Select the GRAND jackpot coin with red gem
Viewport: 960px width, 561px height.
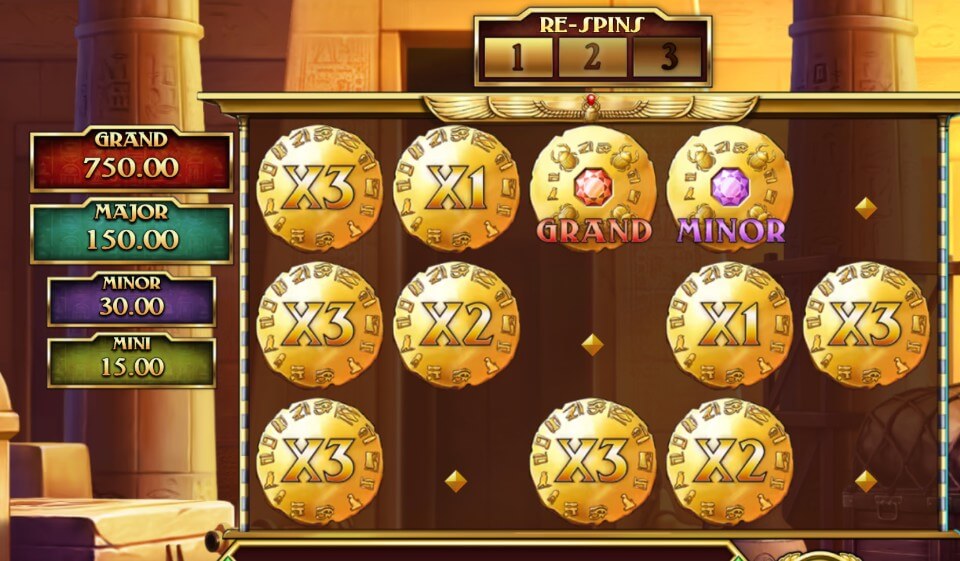(593, 188)
